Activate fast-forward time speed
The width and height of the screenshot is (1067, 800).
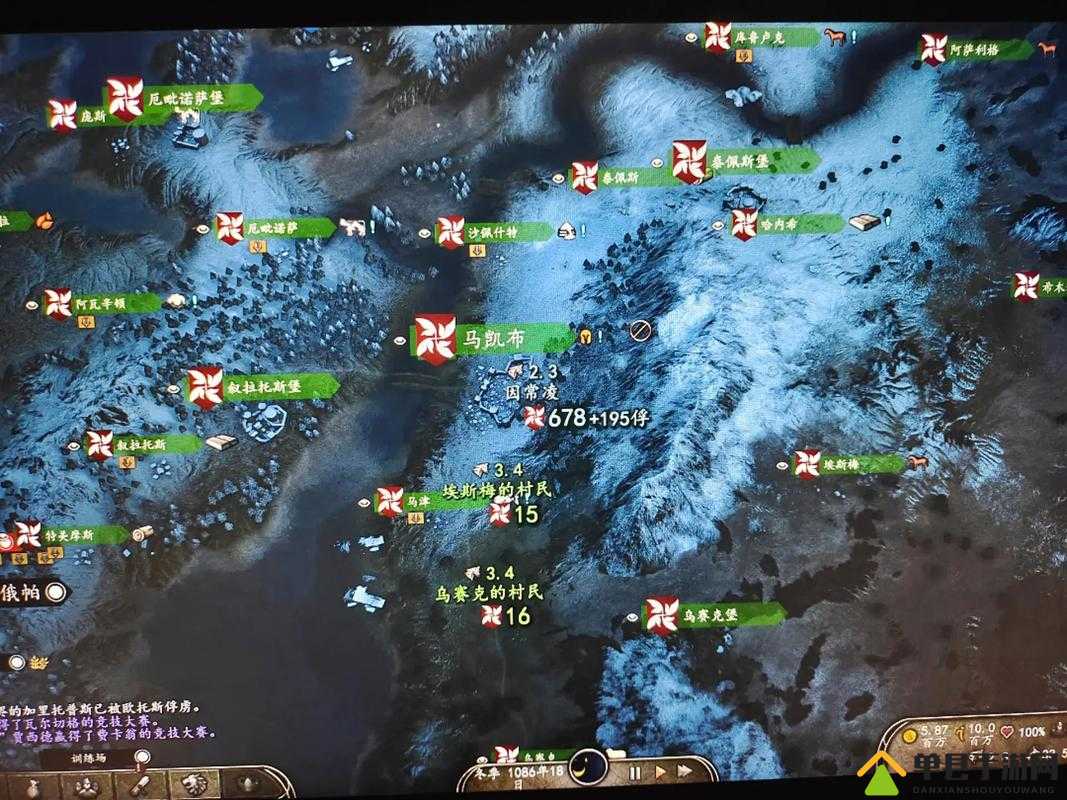685,772
